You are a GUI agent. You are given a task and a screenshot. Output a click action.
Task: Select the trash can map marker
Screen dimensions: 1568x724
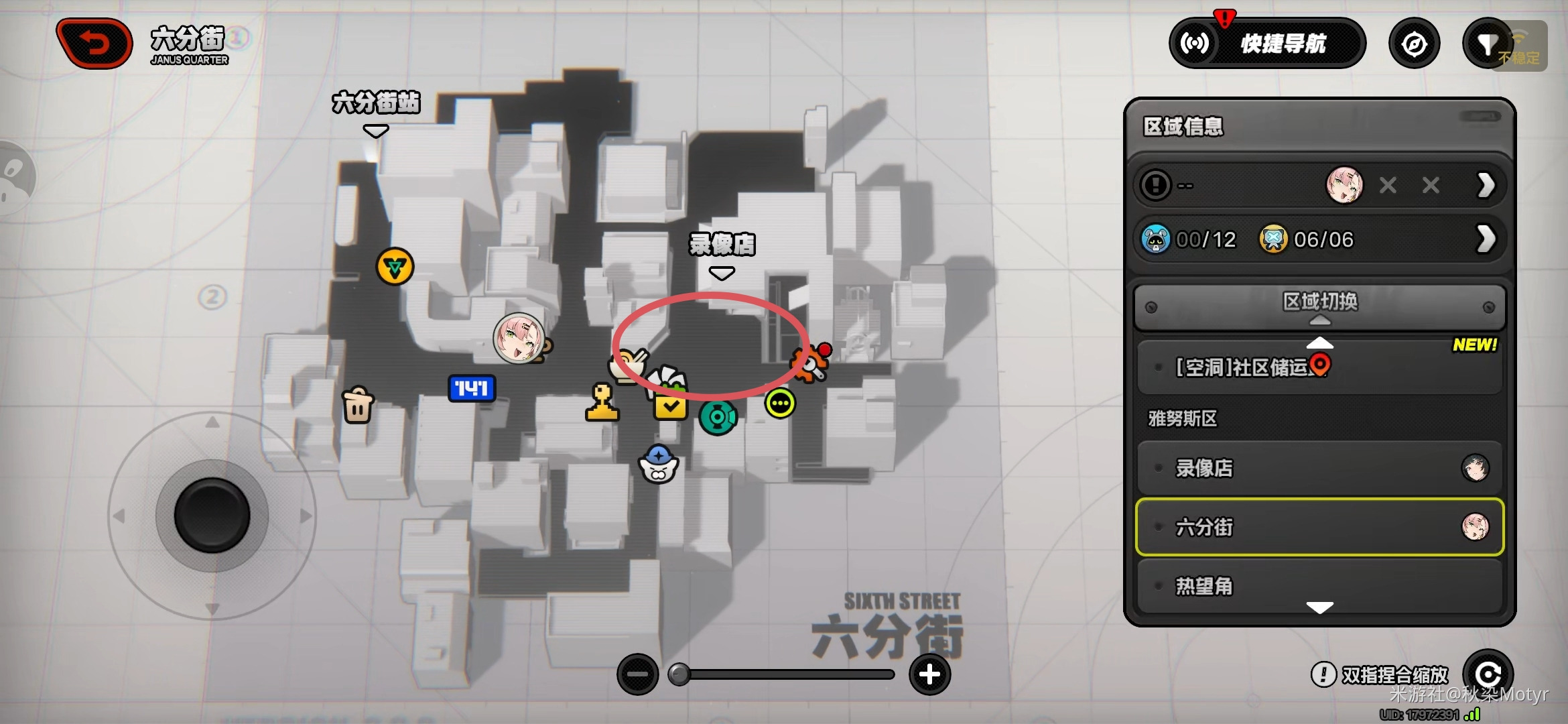click(x=358, y=405)
